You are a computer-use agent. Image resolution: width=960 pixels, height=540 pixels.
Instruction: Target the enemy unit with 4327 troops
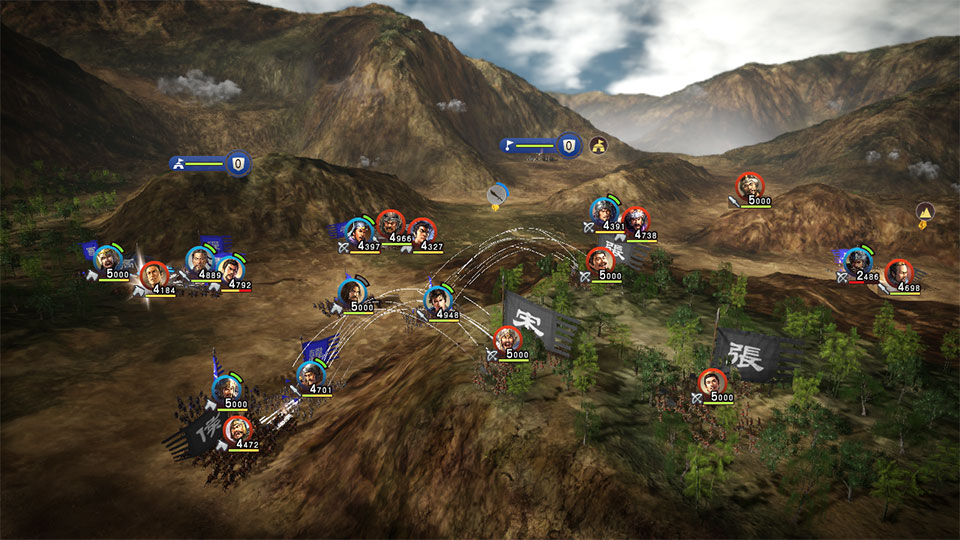click(x=424, y=232)
